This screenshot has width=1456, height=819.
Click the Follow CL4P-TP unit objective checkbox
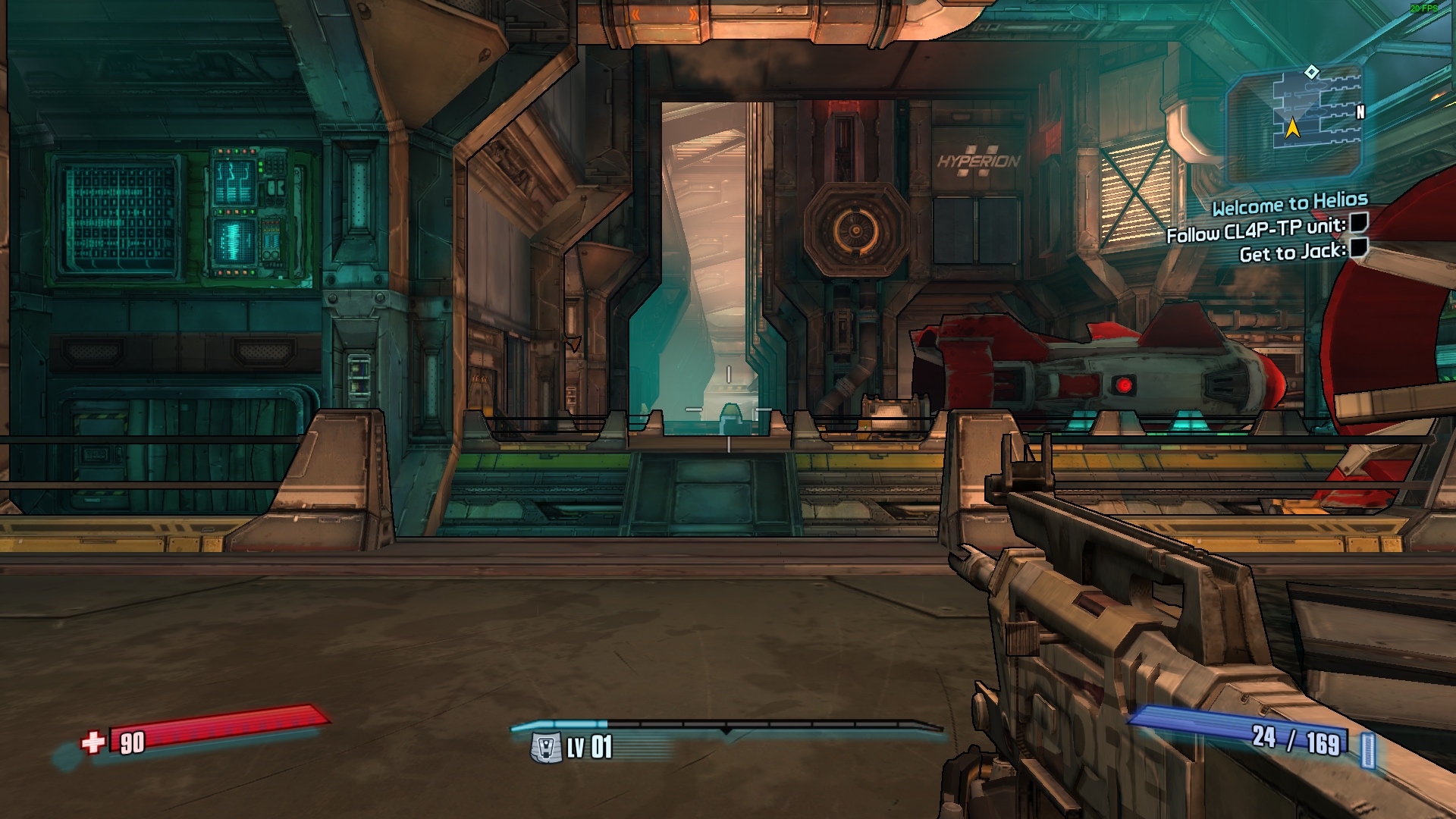pos(1359,223)
